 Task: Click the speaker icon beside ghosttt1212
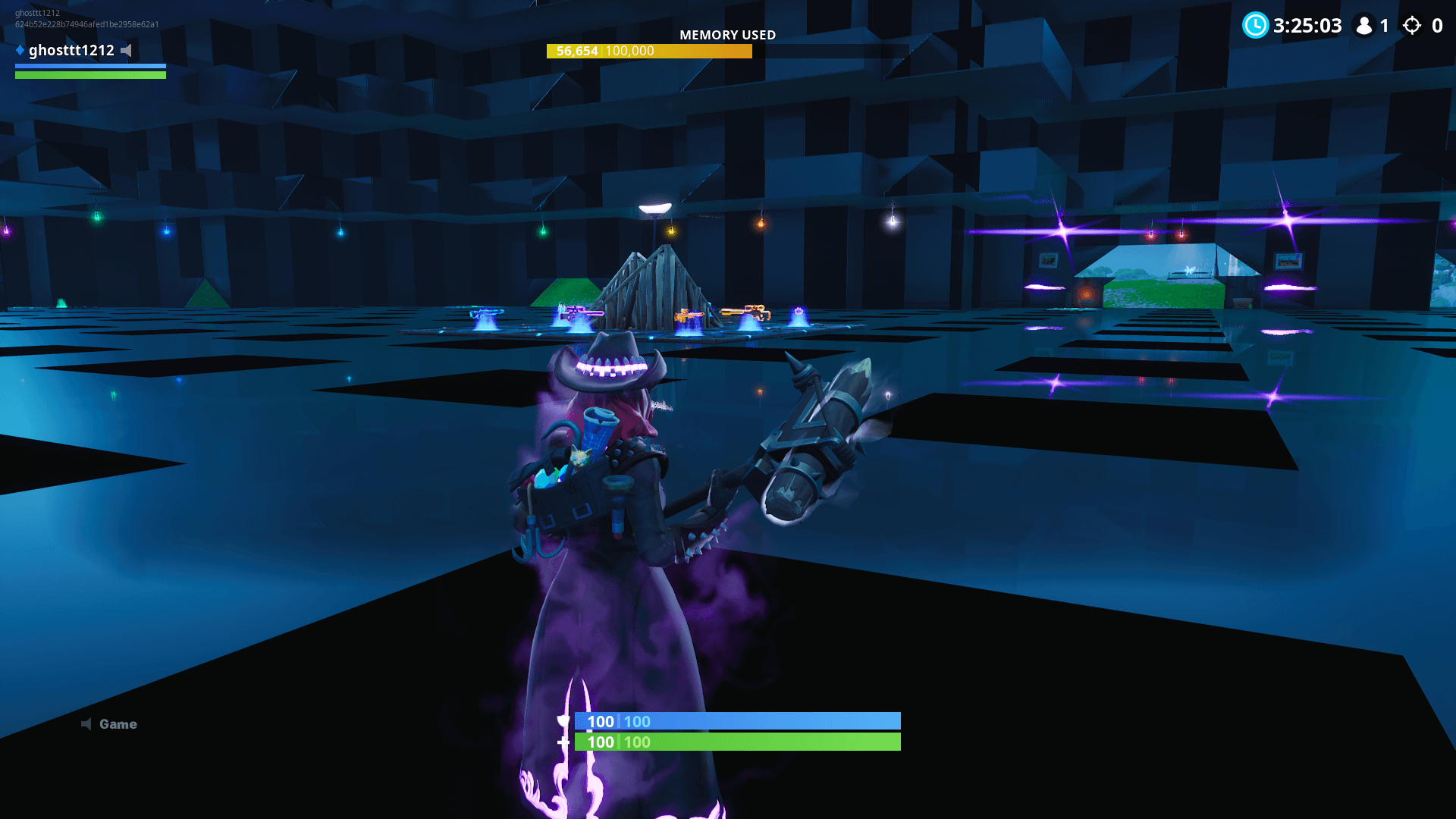tap(127, 50)
